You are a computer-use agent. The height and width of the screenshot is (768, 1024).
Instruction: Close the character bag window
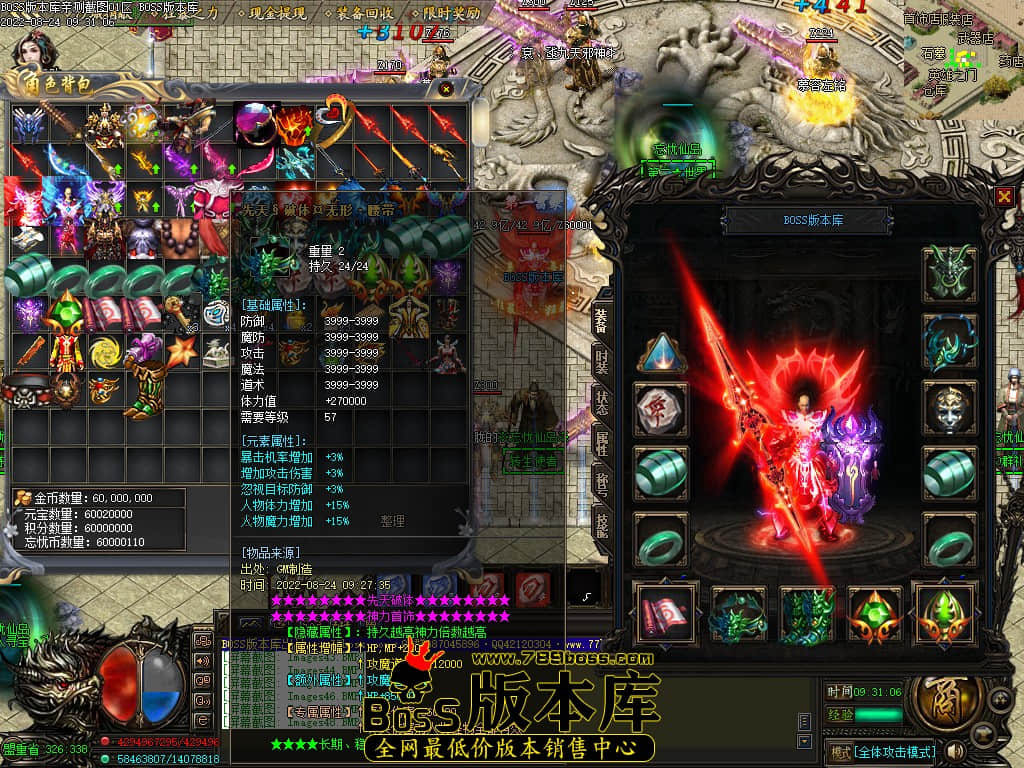[x=446, y=89]
